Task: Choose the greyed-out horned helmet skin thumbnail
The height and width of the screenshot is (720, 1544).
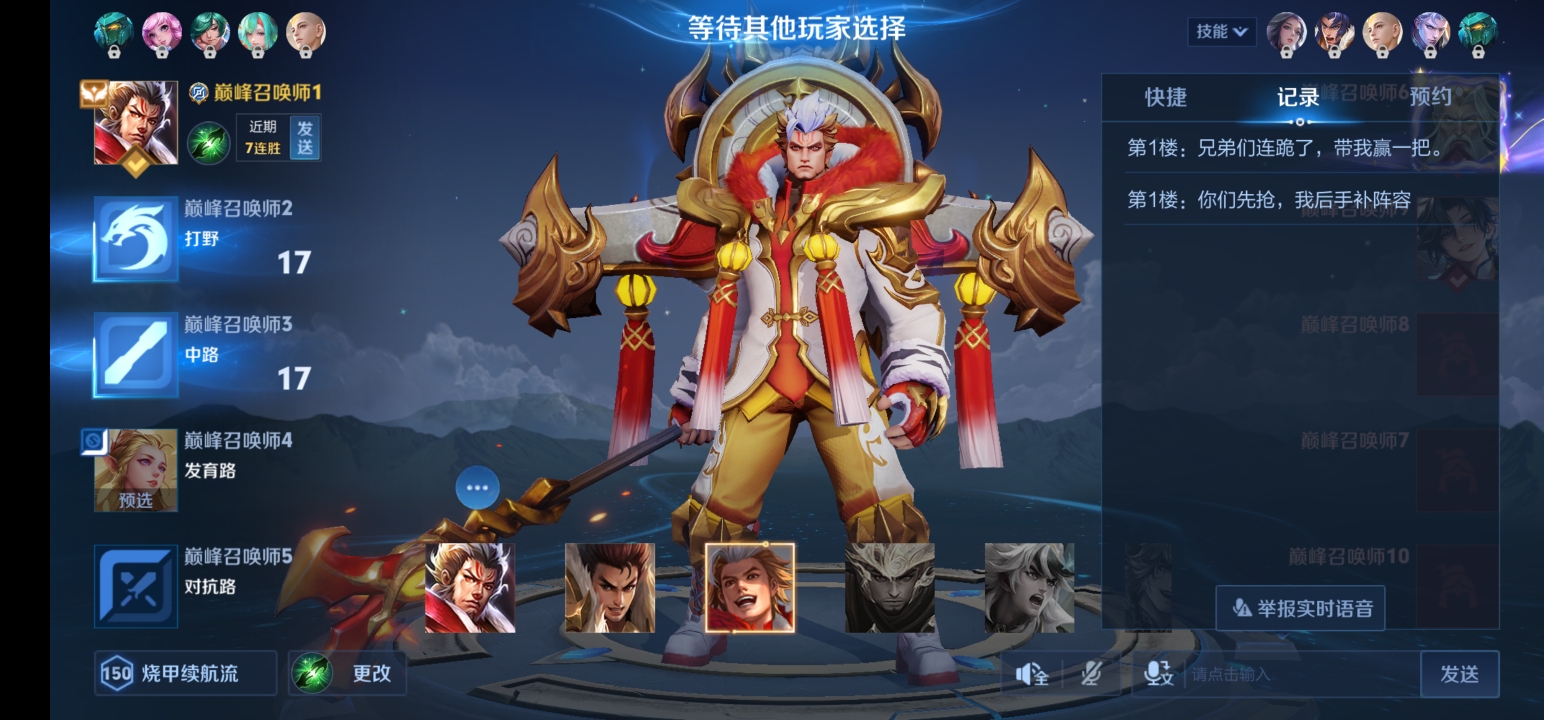Action: tap(890, 588)
